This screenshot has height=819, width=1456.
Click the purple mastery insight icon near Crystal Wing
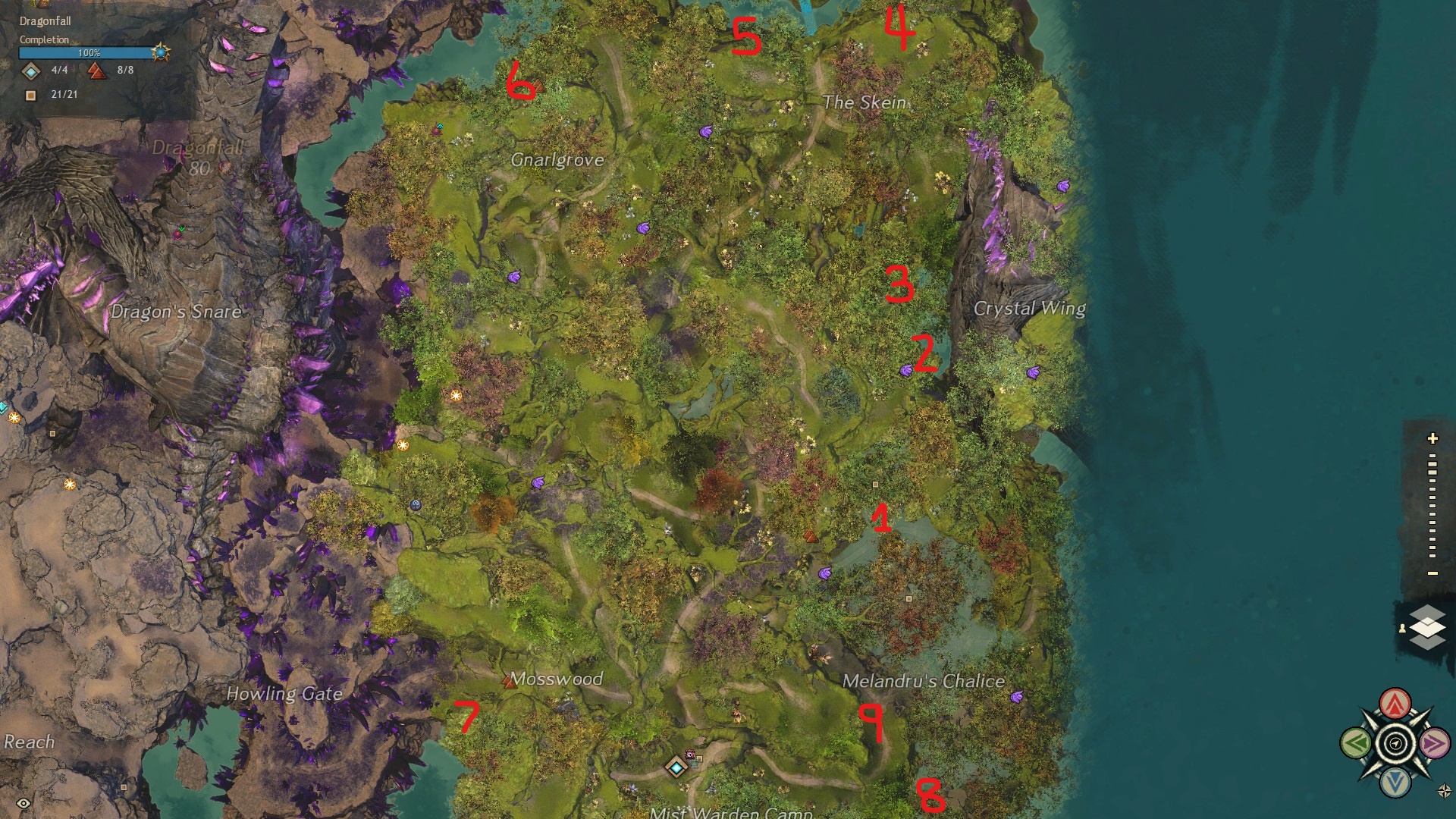click(1034, 372)
